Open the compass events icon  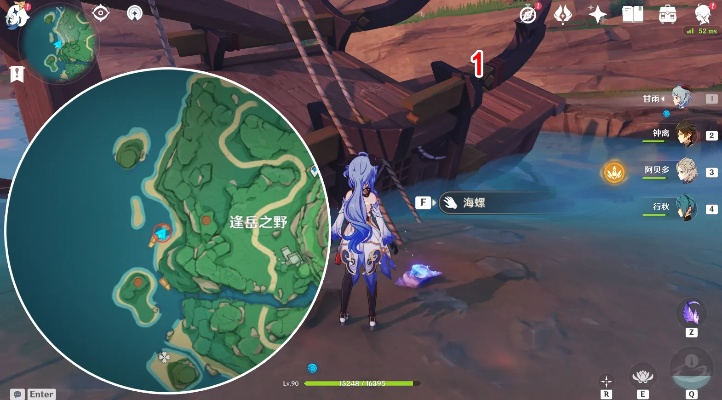pyautogui.click(x=530, y=14)
